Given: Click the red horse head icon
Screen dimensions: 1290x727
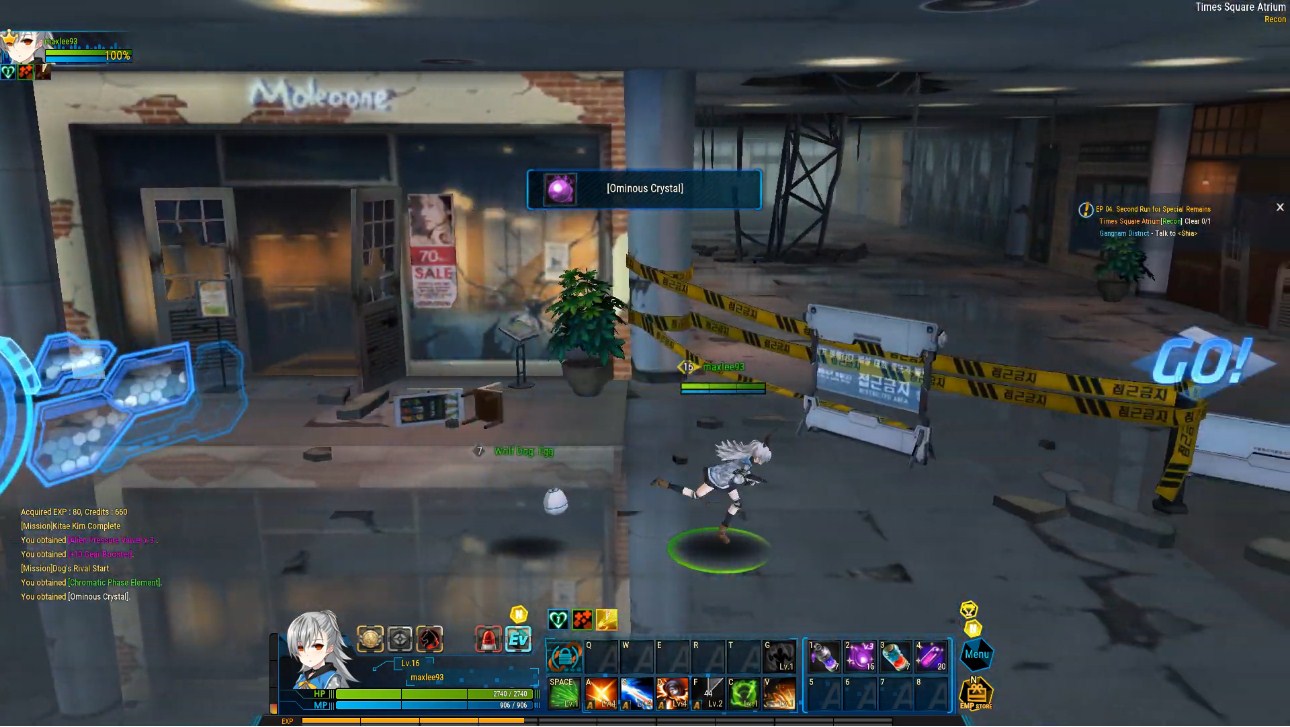Looking at the screenshot, I should [x=430, y=639].
